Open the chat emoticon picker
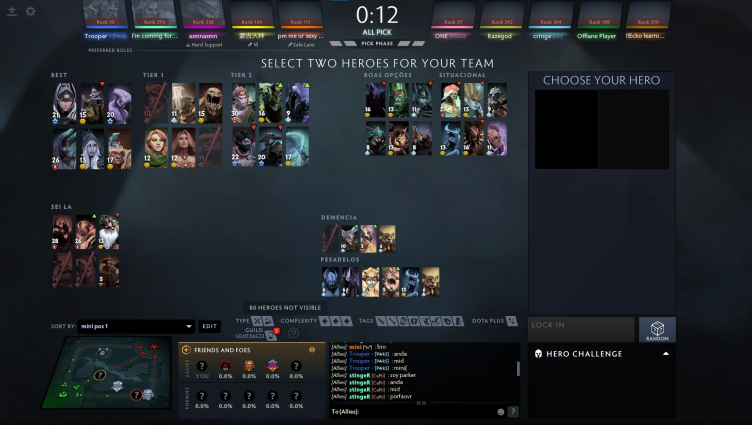The width and height of the screenshot is (752, 425). pyautogui.click(x=500, y=411)
